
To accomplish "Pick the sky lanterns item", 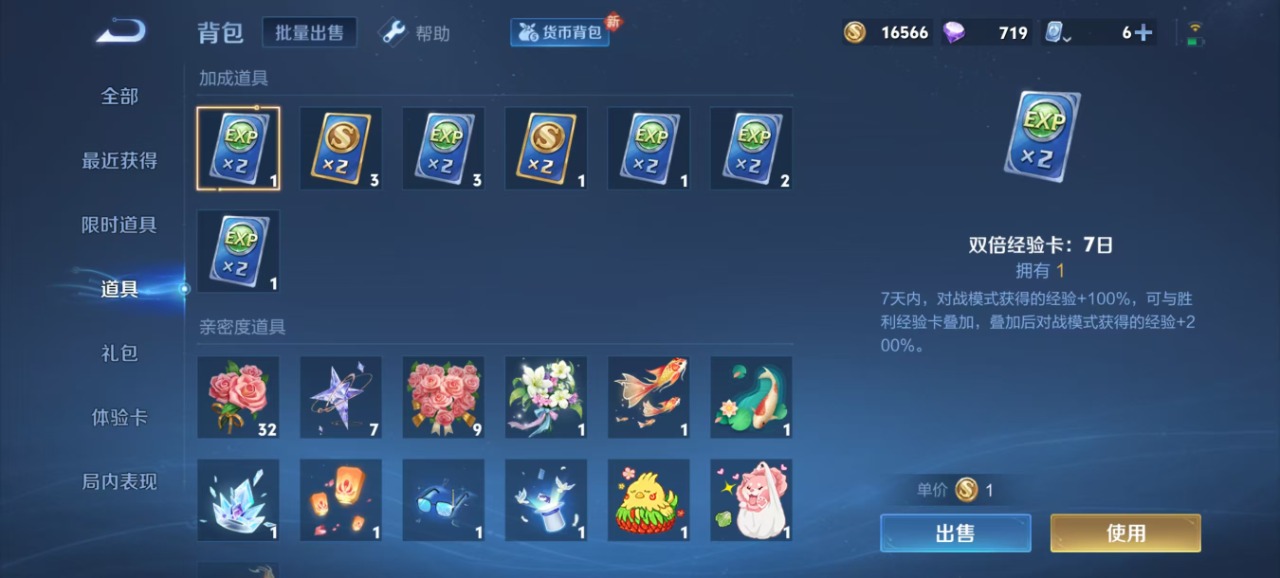I will click(x=341, y=499).
